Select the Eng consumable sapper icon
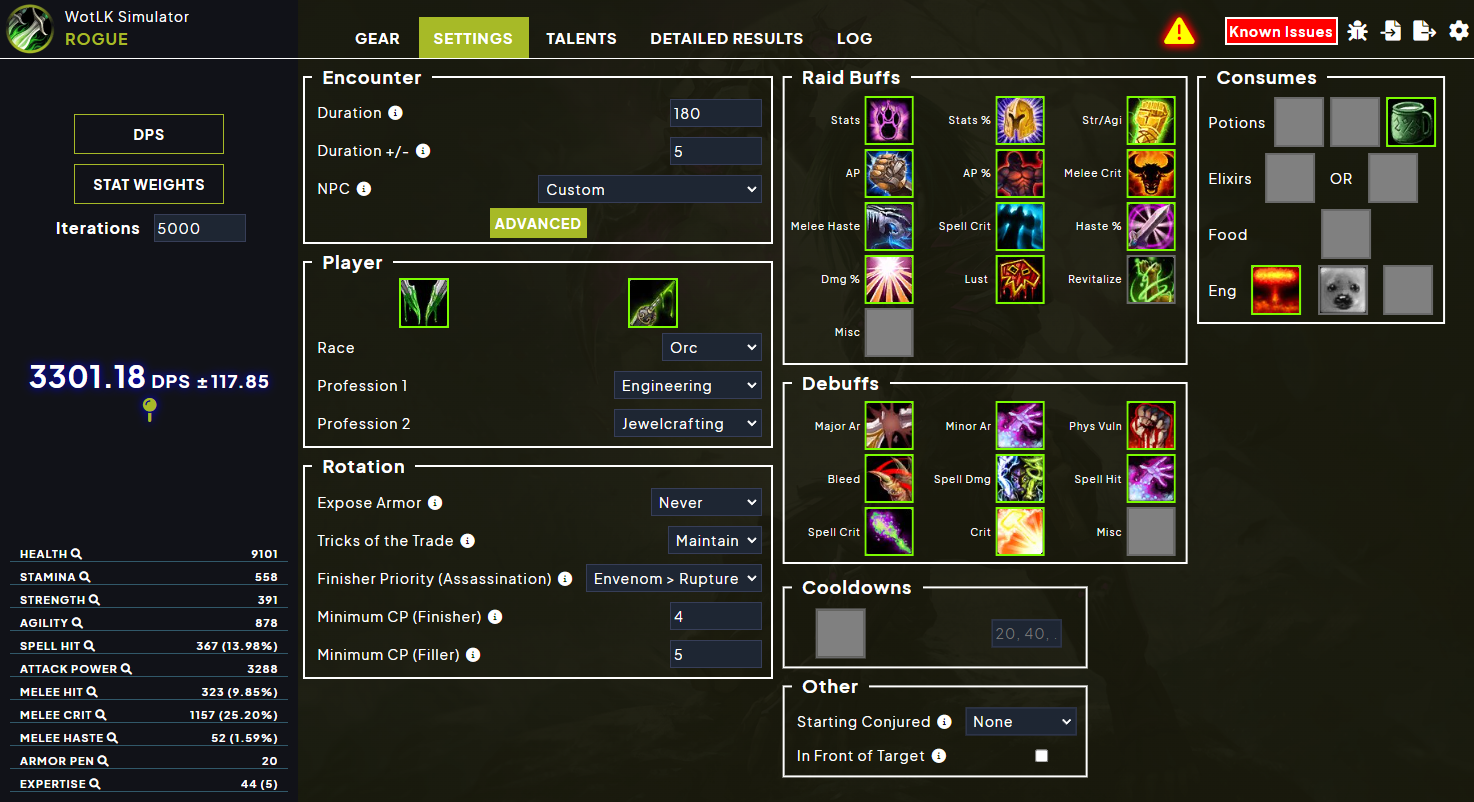Screen dimensions: 1474x802 (x=1276, y=290)
